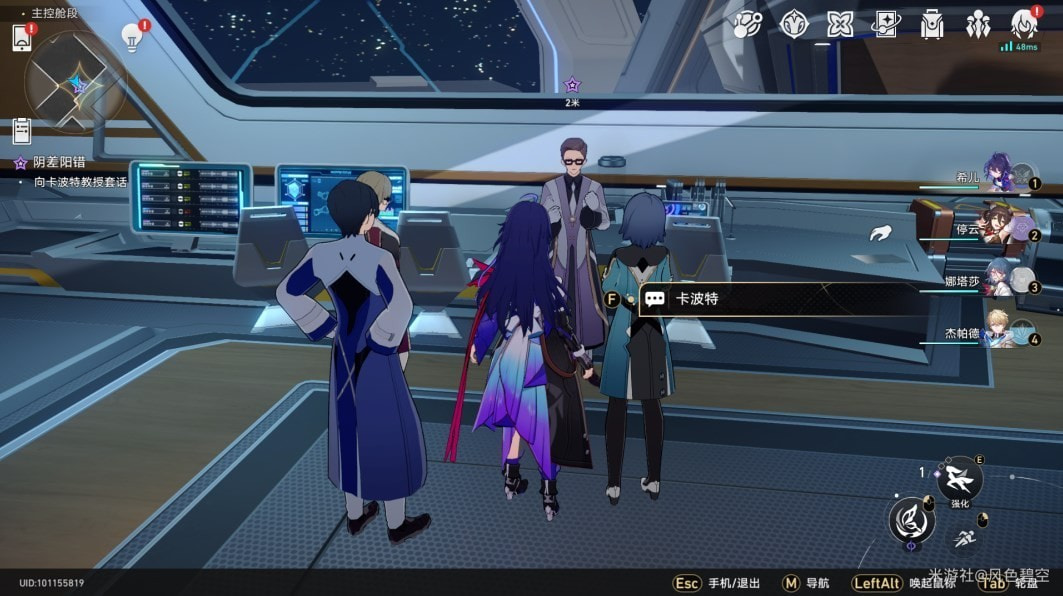Use the basic attack icon
1063x596 pixels.
(x=911, y=522)
